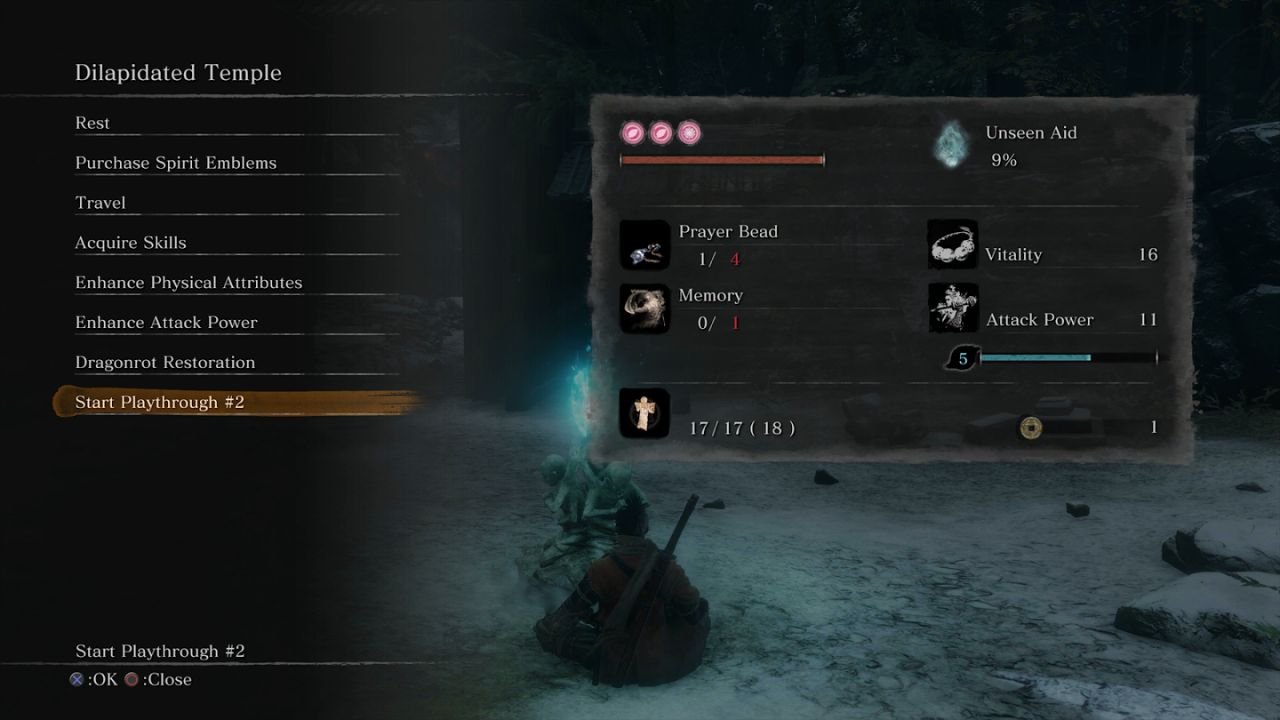Click the red health bar
The height and width of the screenshot is (720, 1280).
click(722, 158)
